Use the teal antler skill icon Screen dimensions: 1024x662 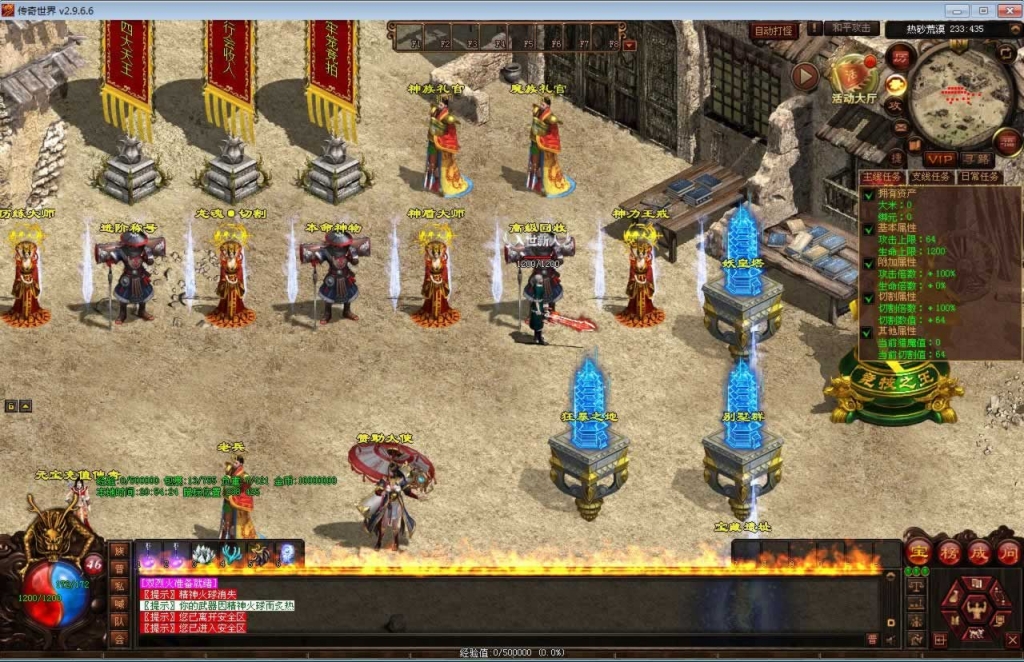(231, 555)
